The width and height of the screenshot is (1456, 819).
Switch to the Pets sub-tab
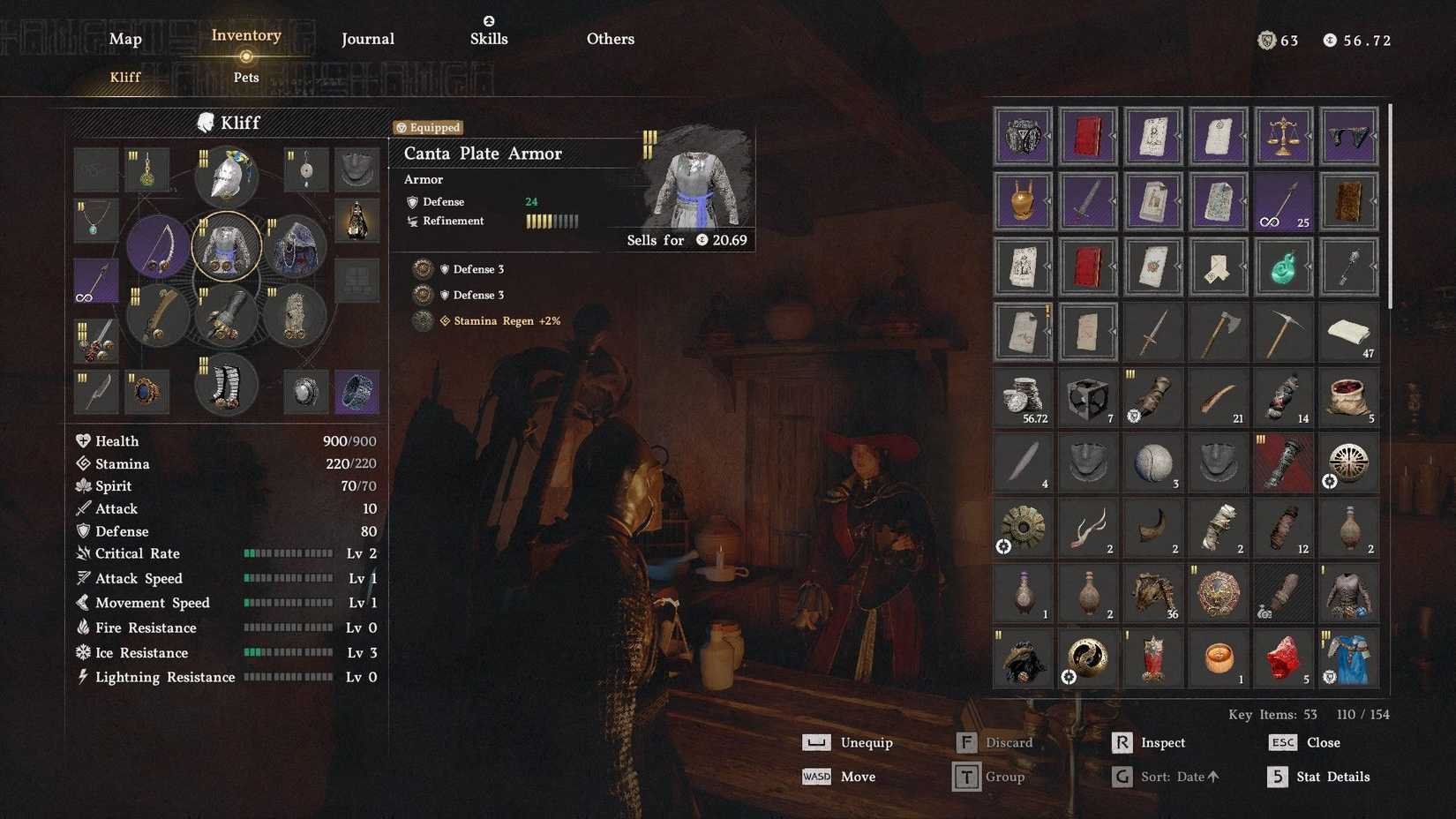pos(246,78)
